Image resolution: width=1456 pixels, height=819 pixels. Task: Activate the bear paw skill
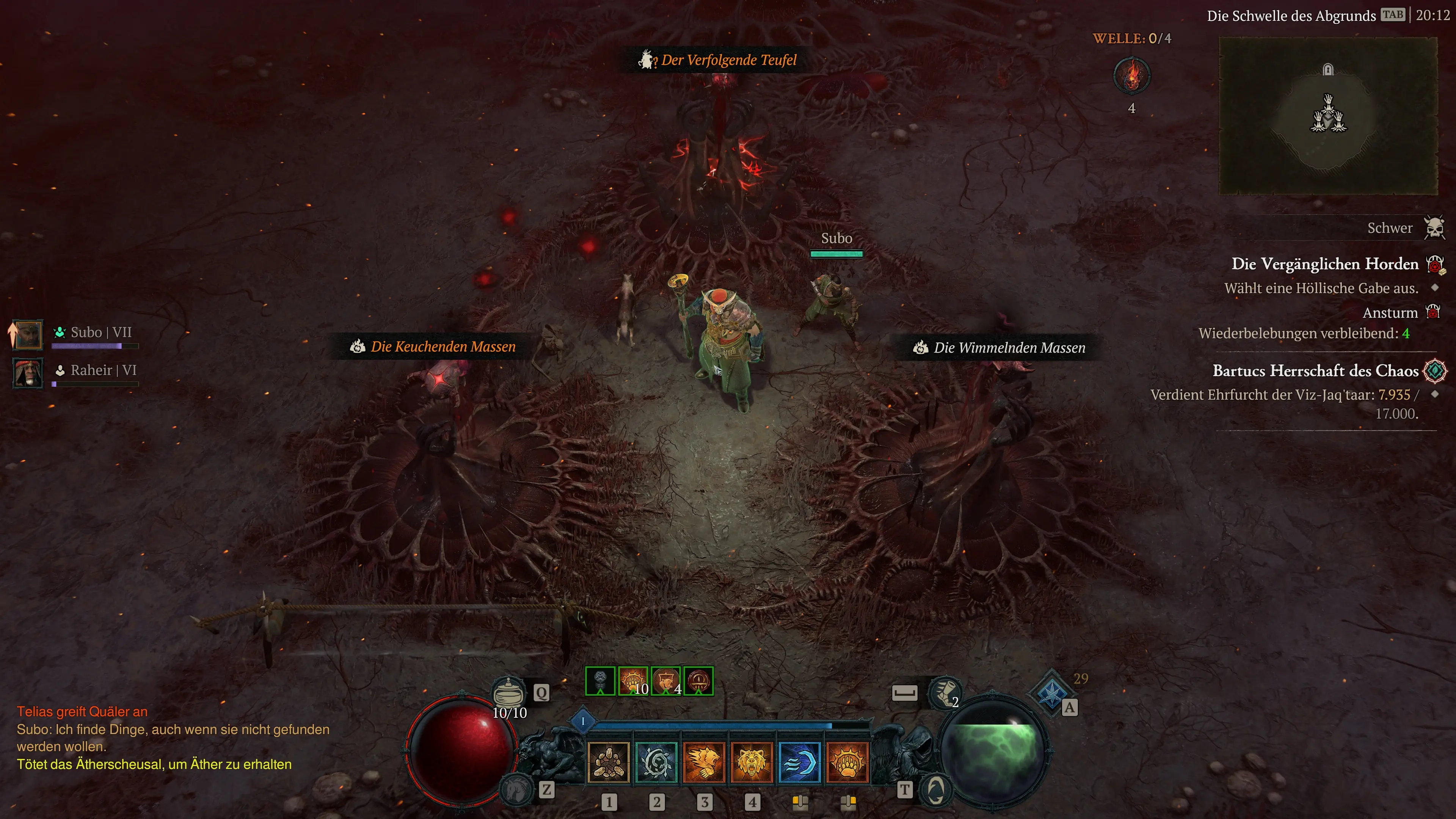[847, 763]
